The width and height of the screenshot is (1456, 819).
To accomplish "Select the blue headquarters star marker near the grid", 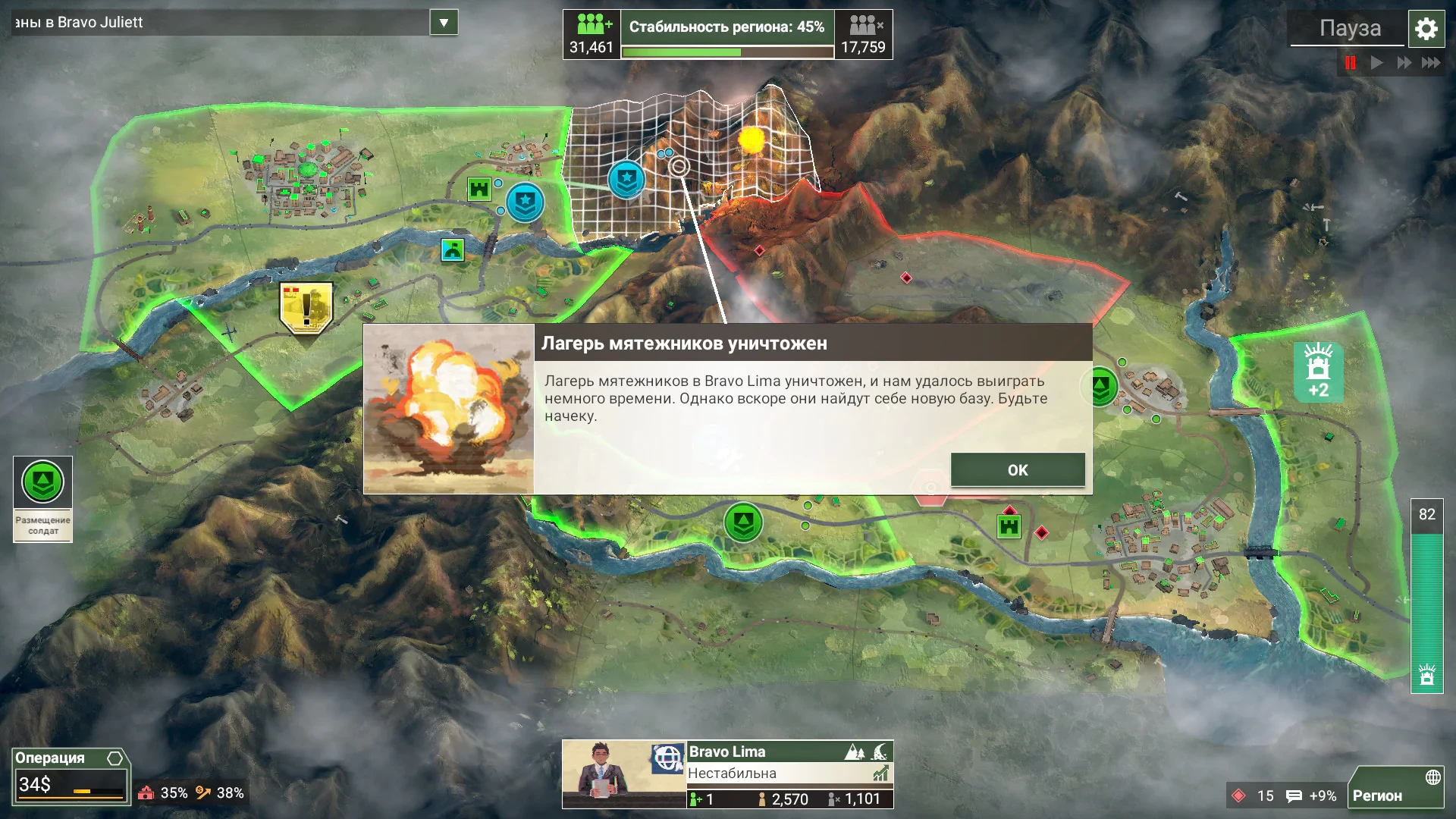I will pos(626,180).
